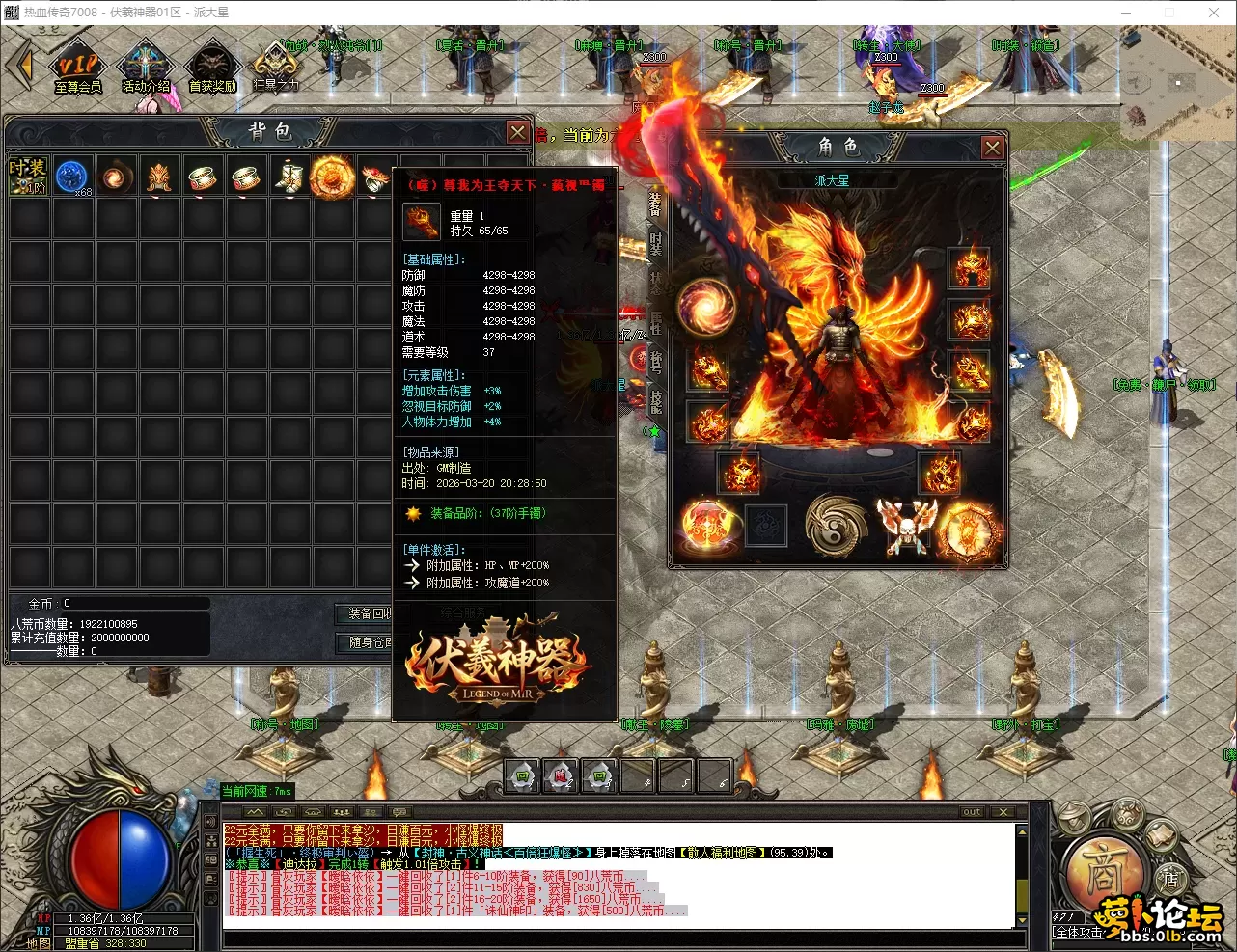Image resolution: width=1237 pixels, height=952 pixels.
Task: Select the skull and crossed axes slot
Action: [906, 527]
